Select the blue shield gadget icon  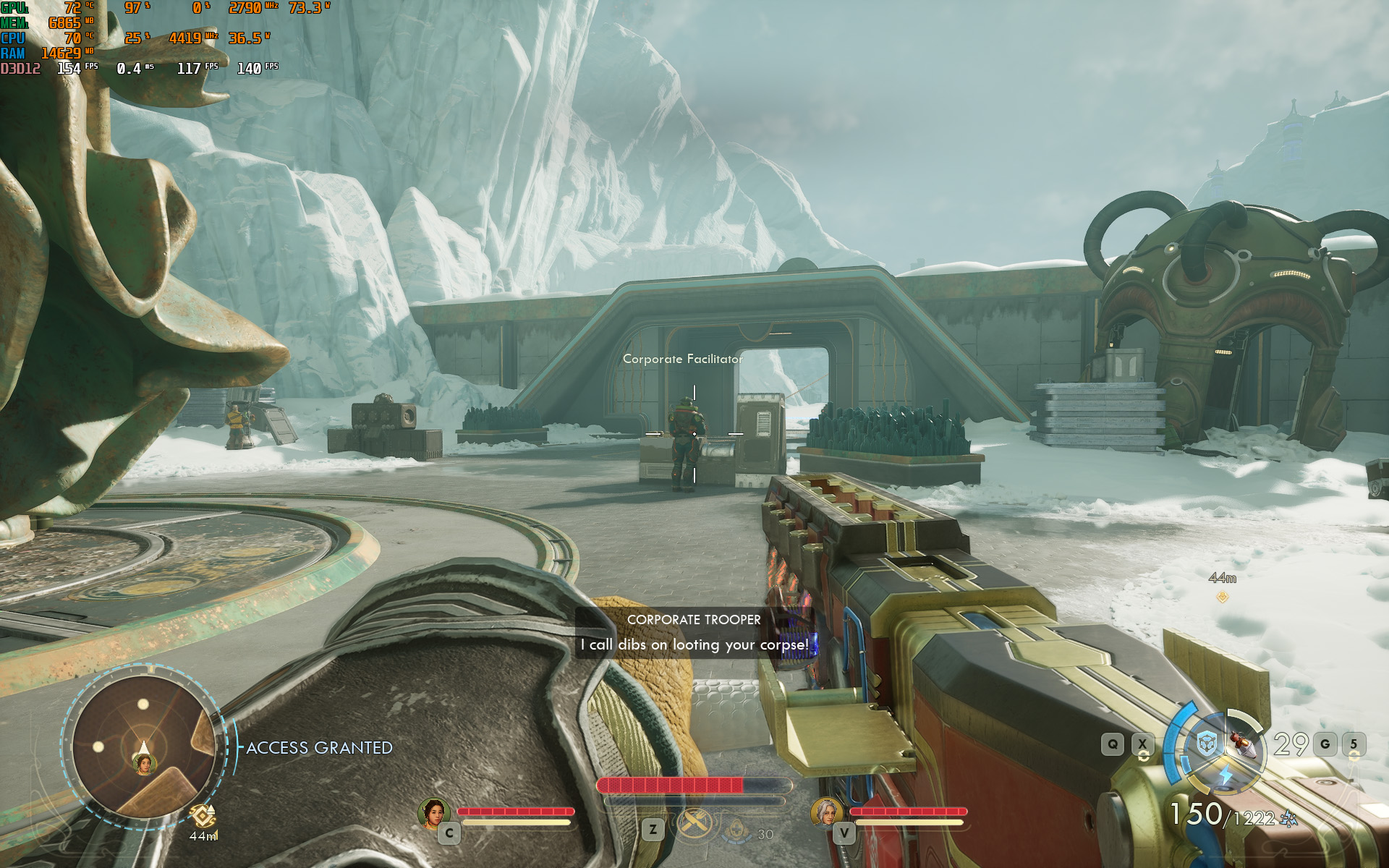[1206, 744]
